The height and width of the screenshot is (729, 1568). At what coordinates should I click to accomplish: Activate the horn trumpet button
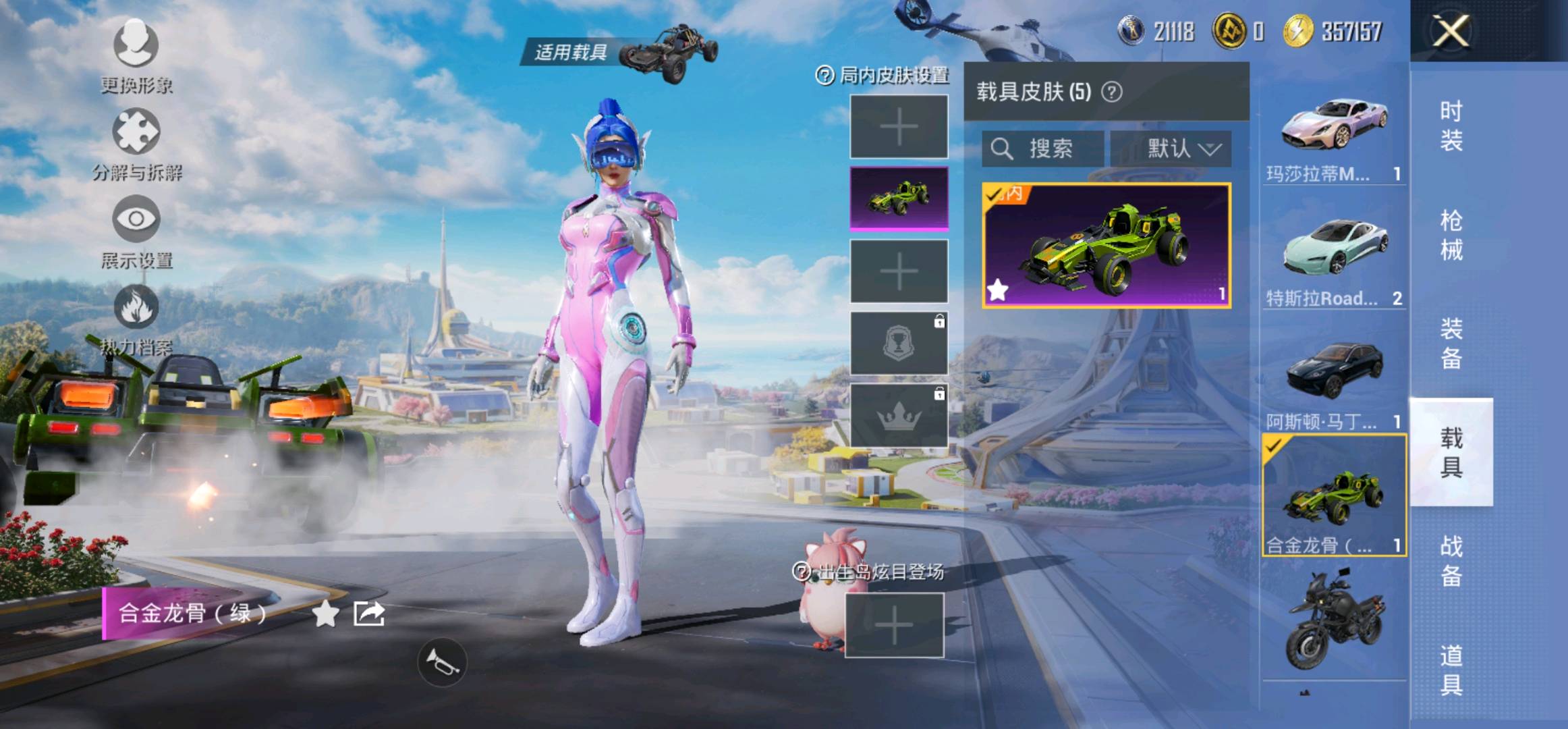442,662
